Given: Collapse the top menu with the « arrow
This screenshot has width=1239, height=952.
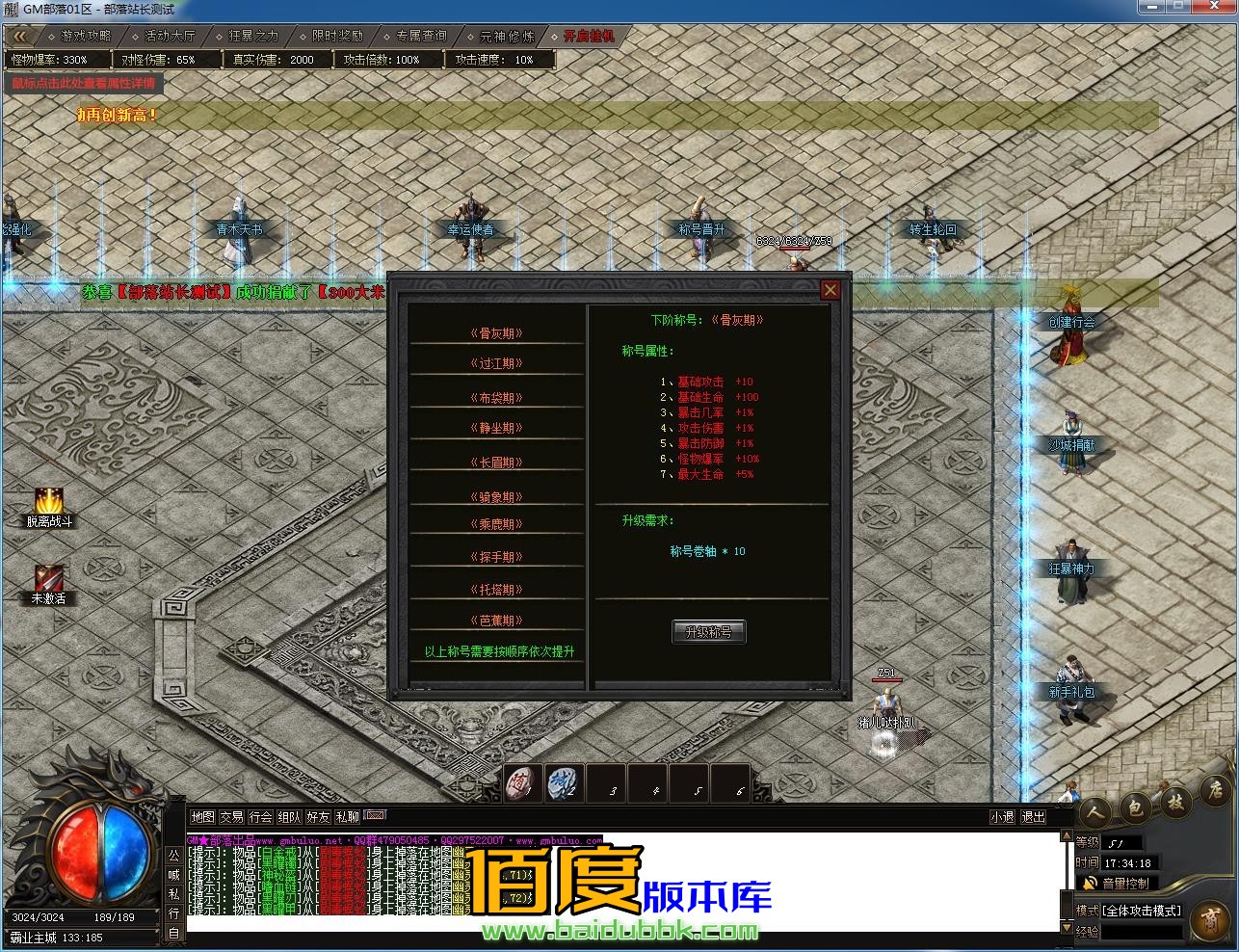Looking at the screenshot, I should tap(19, 35).
